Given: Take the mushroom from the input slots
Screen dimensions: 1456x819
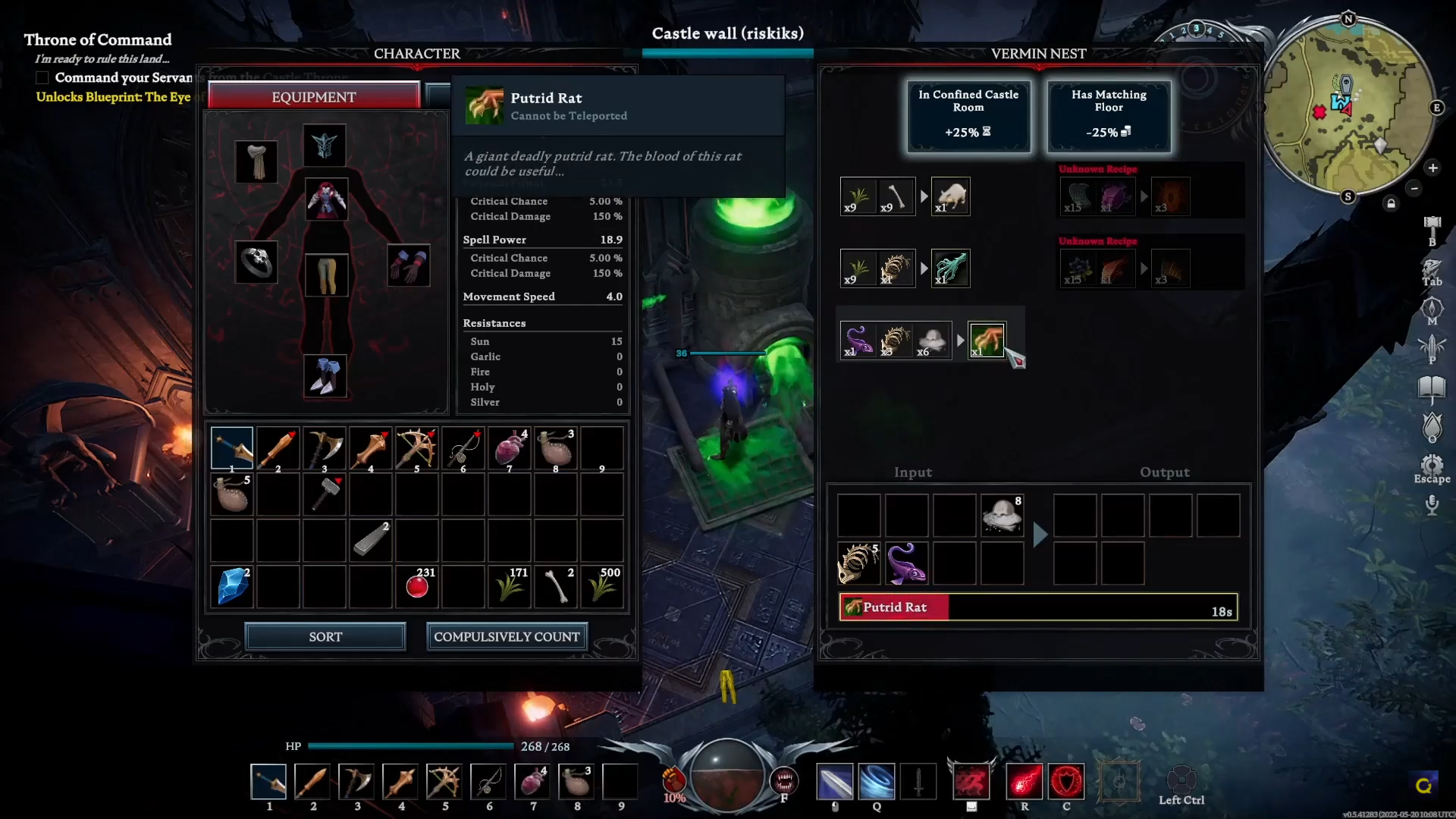Looking at the screenshot, I should coord(1002,516).
